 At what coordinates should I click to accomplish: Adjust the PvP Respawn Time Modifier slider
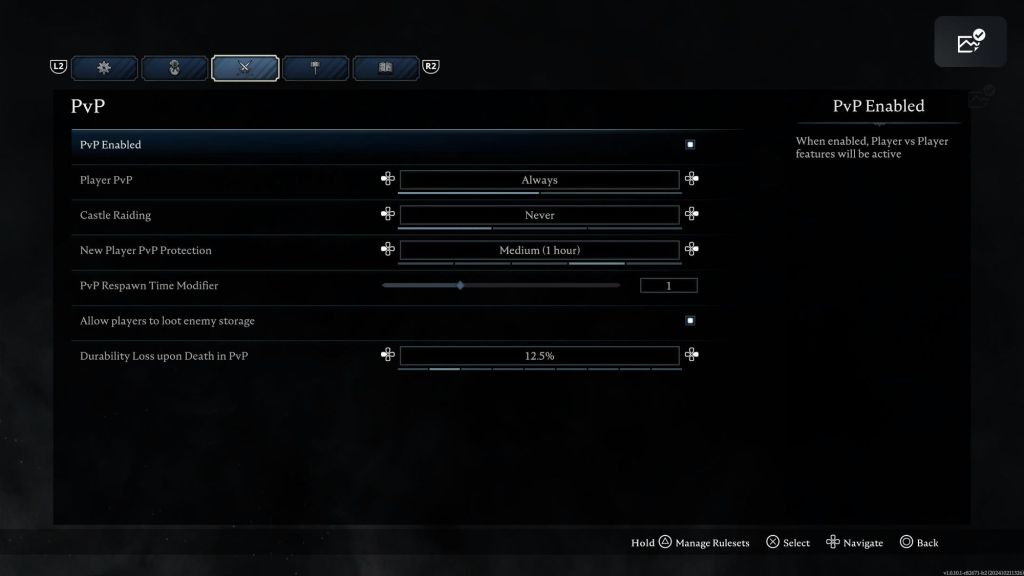(460, 285)
